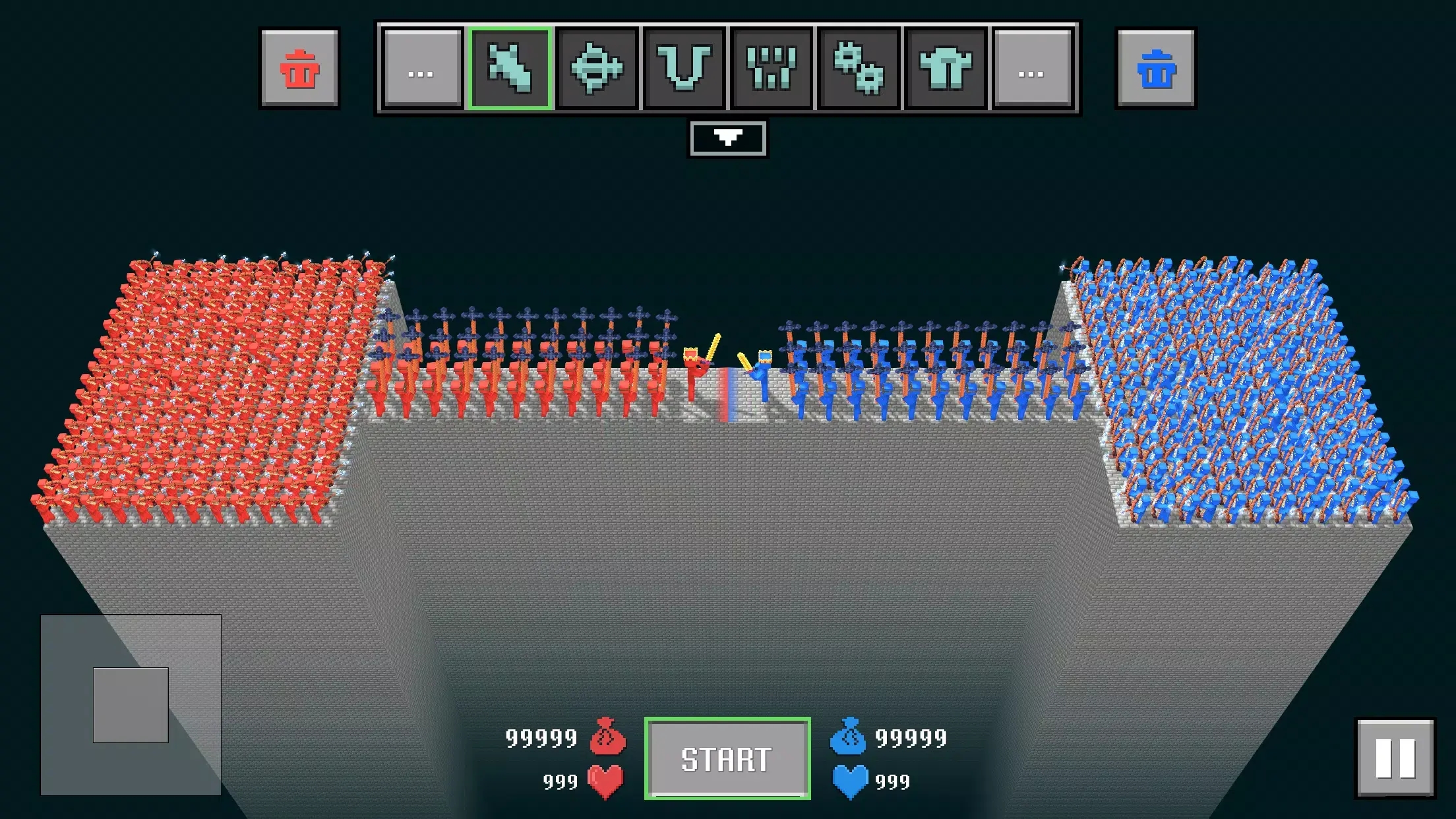Switch to the shield unit tab
1456x819 pixels.
(597, 69)
